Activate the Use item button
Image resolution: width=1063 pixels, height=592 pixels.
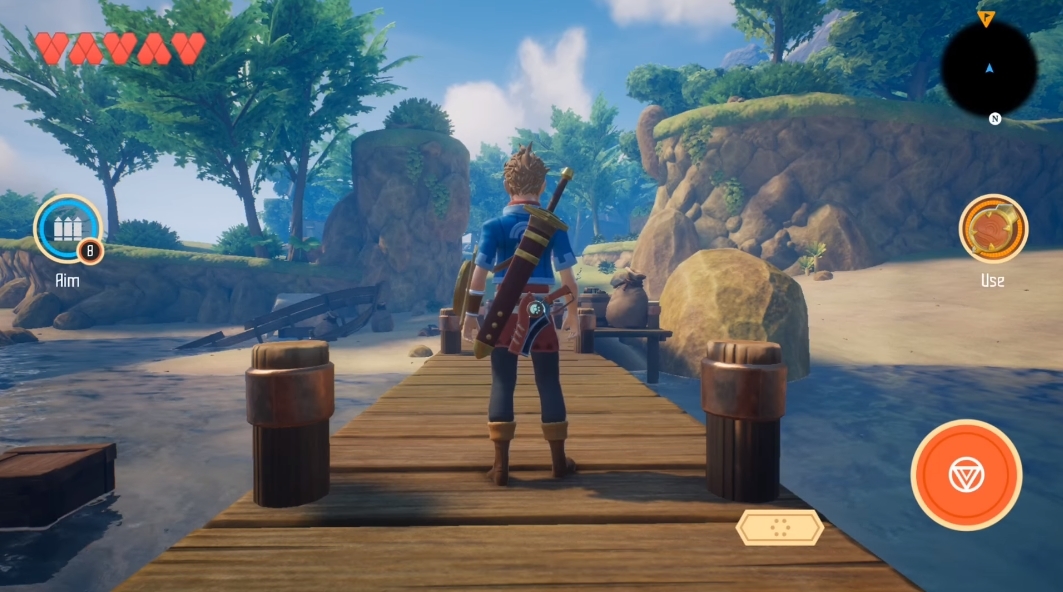[993, 228]
